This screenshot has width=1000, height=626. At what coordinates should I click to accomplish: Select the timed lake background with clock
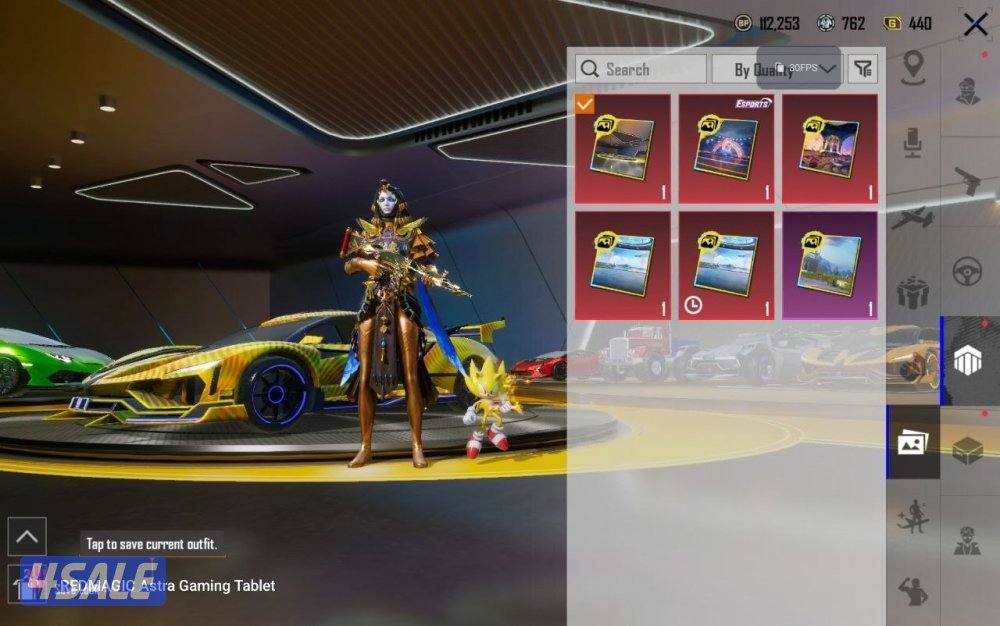(726, 265)
